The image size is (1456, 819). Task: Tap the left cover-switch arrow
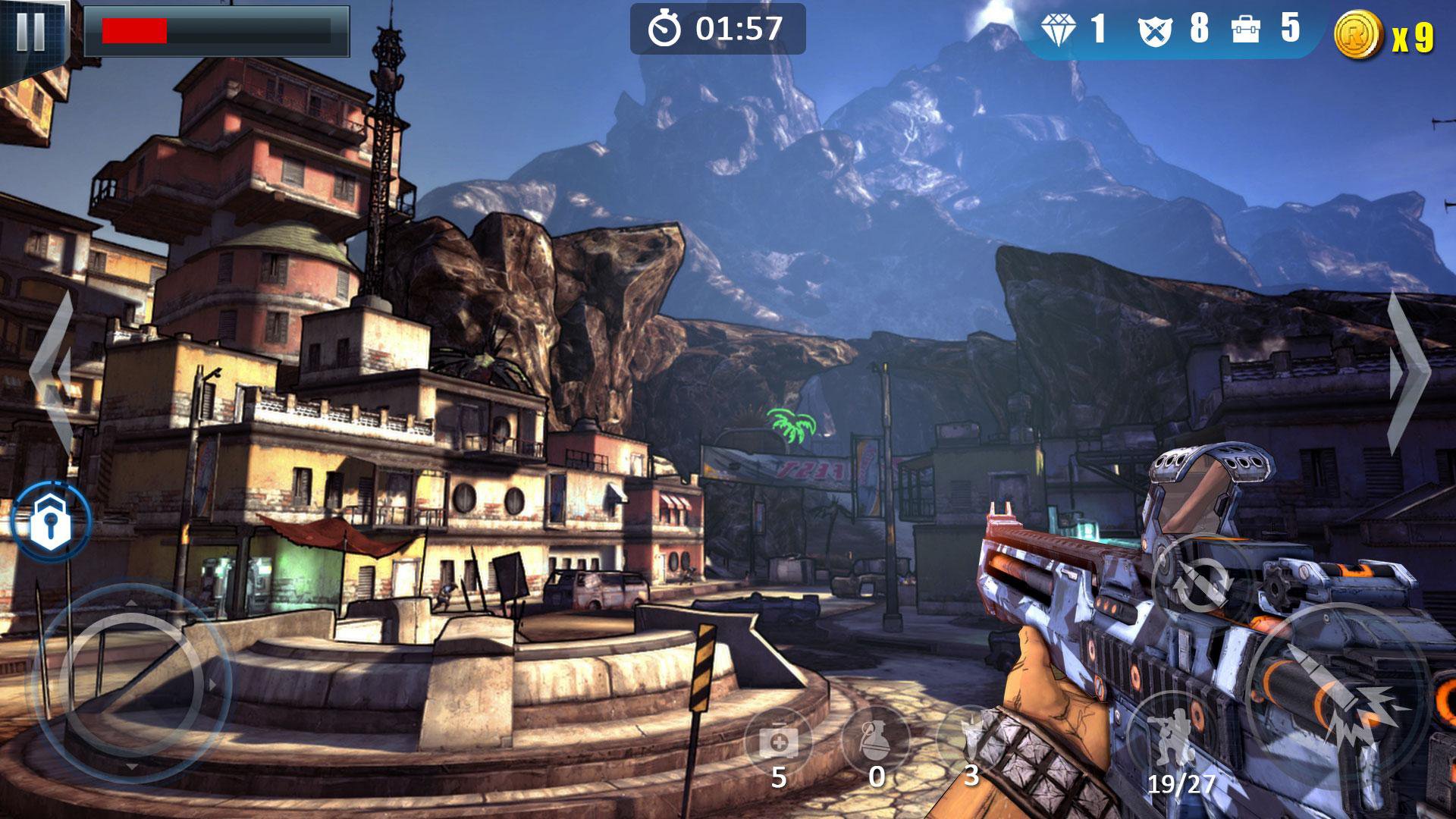[x=53, y=373]
